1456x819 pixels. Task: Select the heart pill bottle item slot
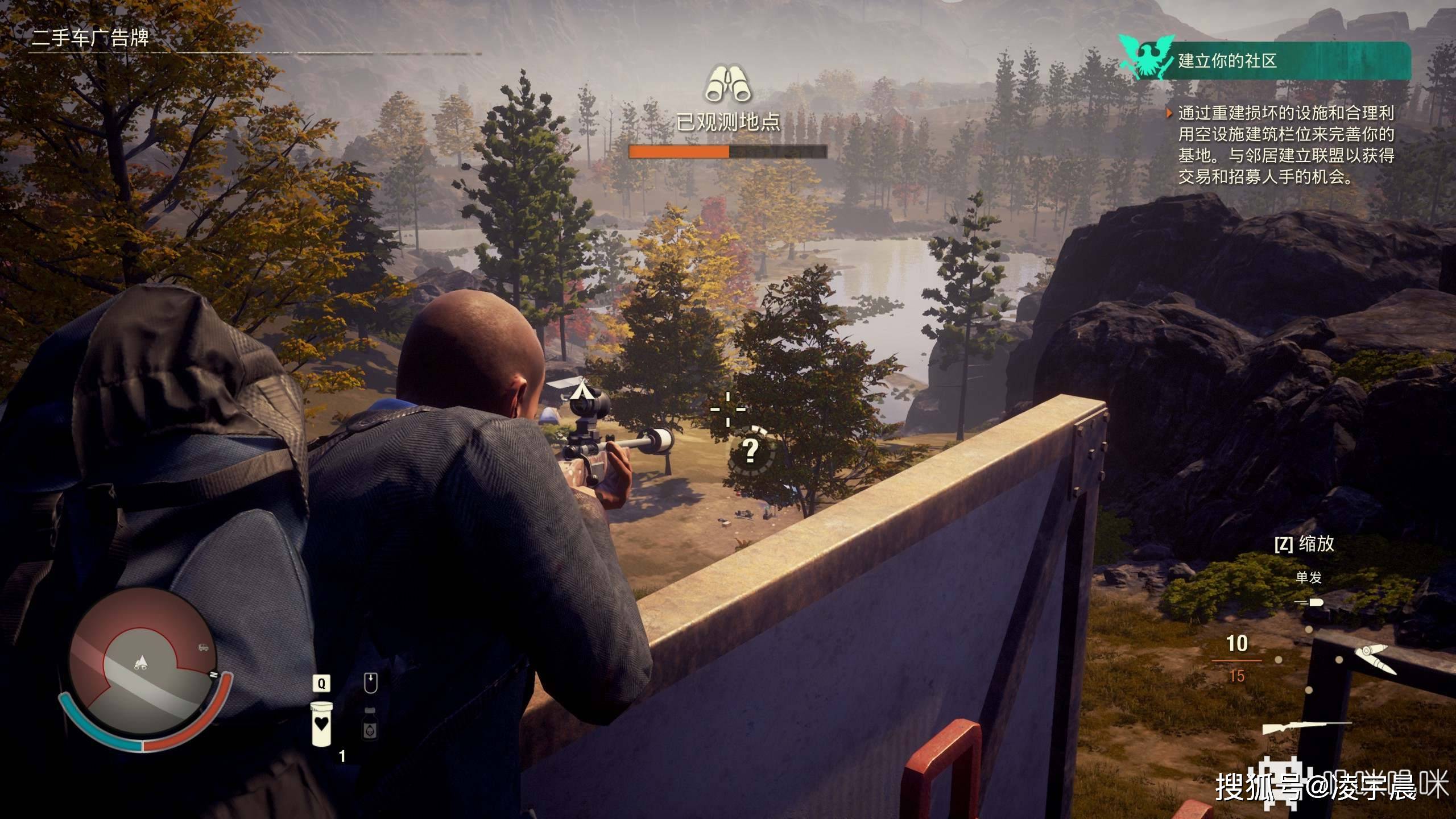pos(322,723)
